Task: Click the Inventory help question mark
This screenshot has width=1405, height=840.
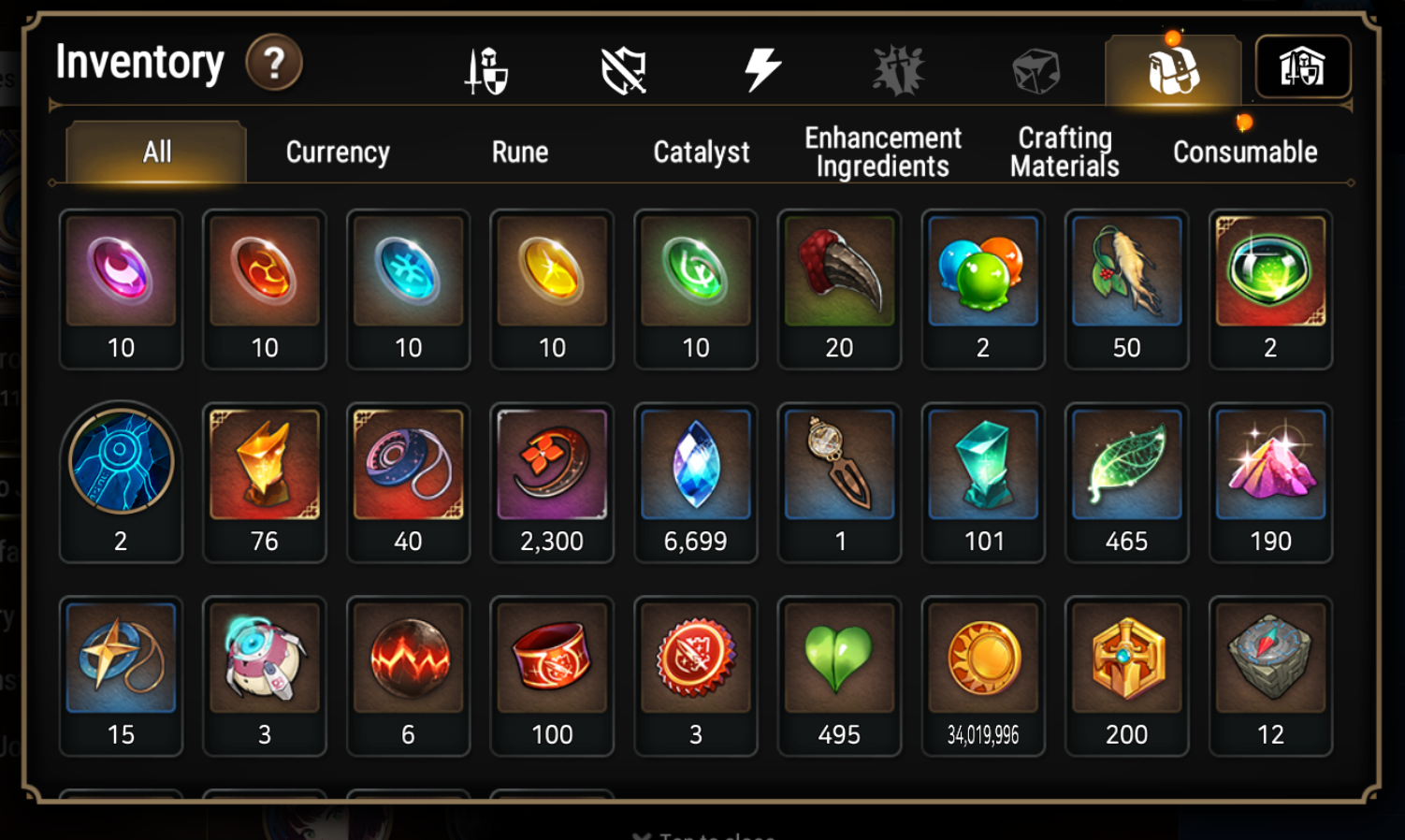Action: pos(272,63)
